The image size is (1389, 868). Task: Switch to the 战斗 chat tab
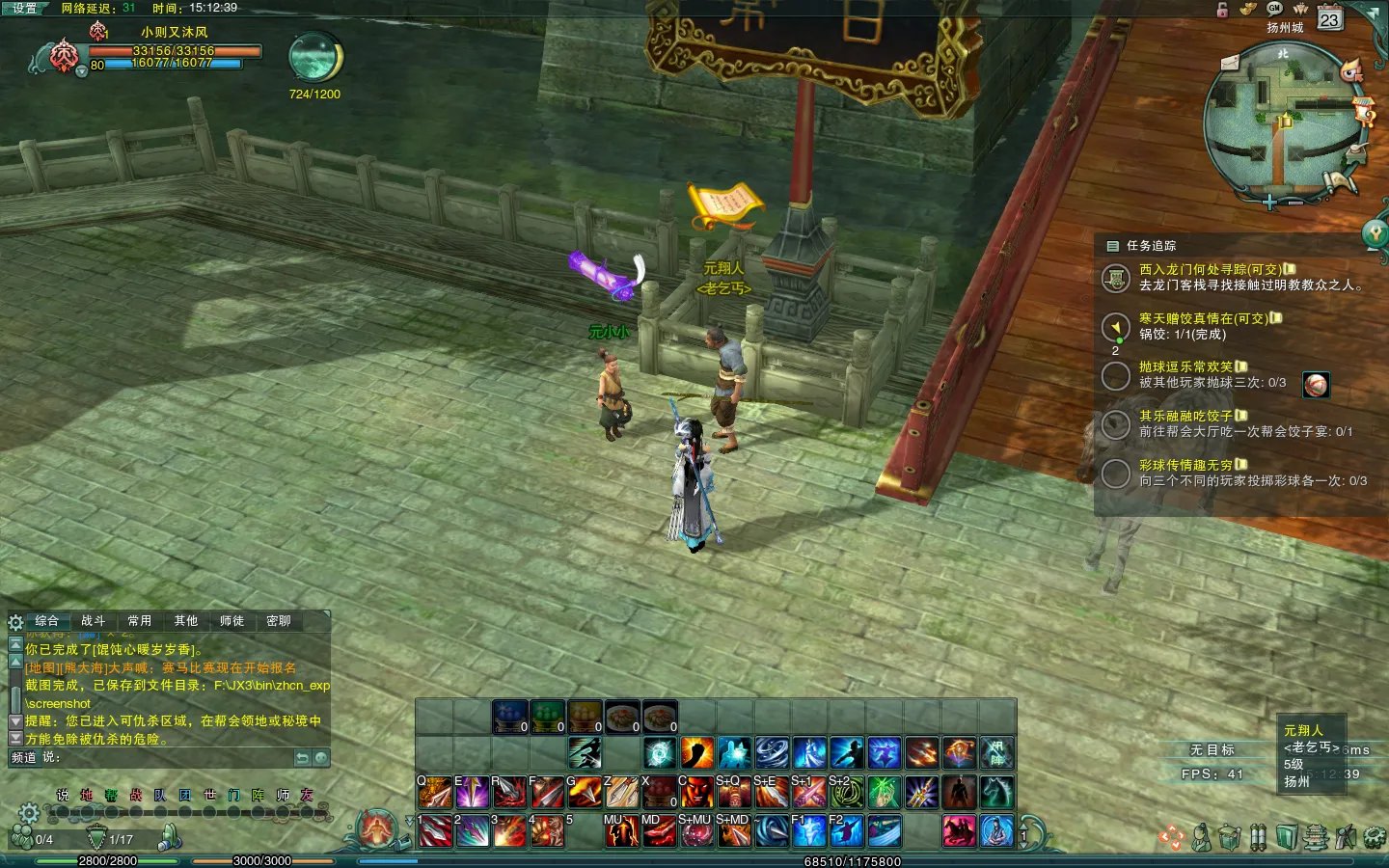pyautogui.click(x=93, y=621)
